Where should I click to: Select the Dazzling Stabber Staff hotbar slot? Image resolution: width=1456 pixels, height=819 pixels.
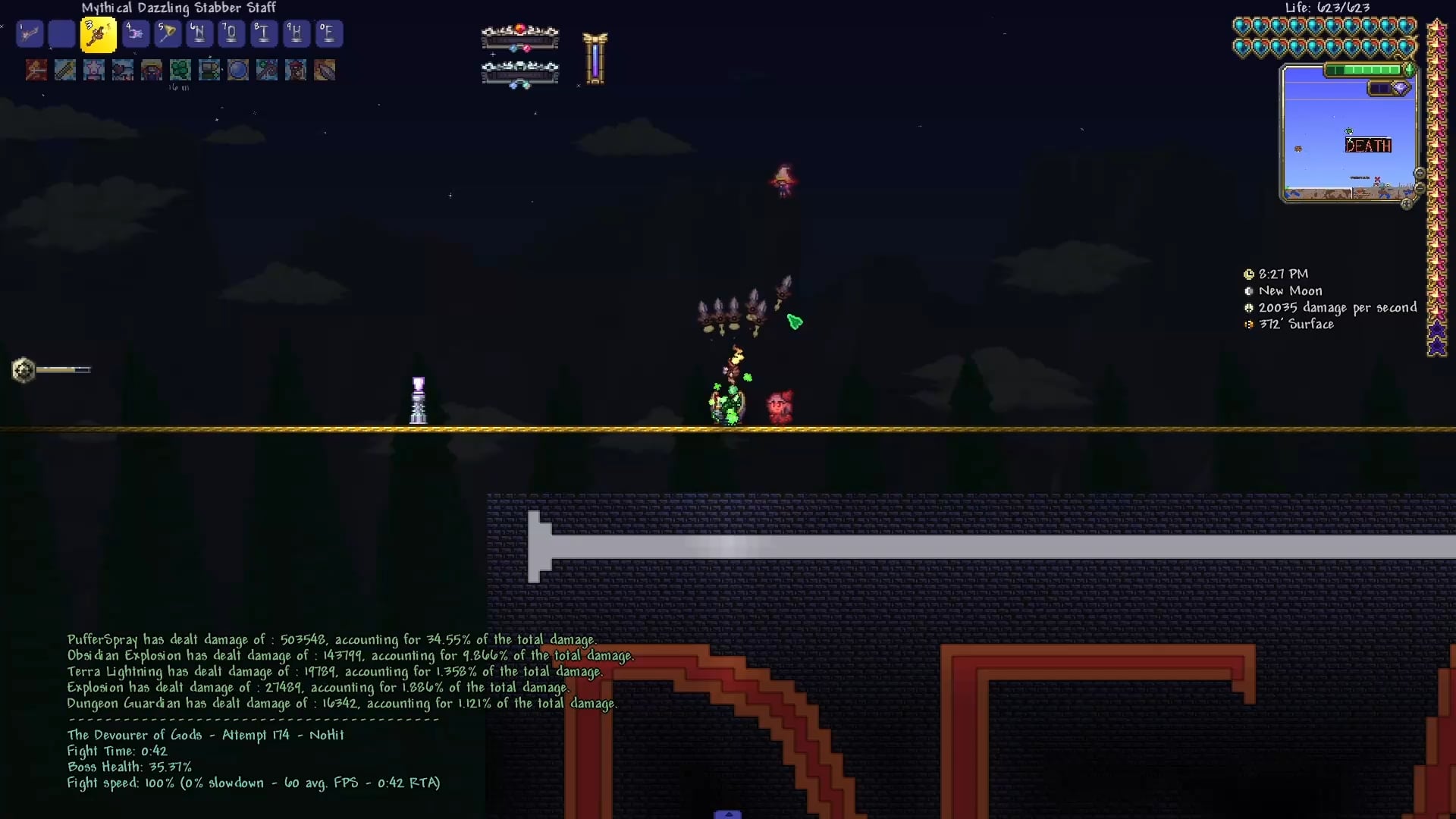(x=99, y=35)
